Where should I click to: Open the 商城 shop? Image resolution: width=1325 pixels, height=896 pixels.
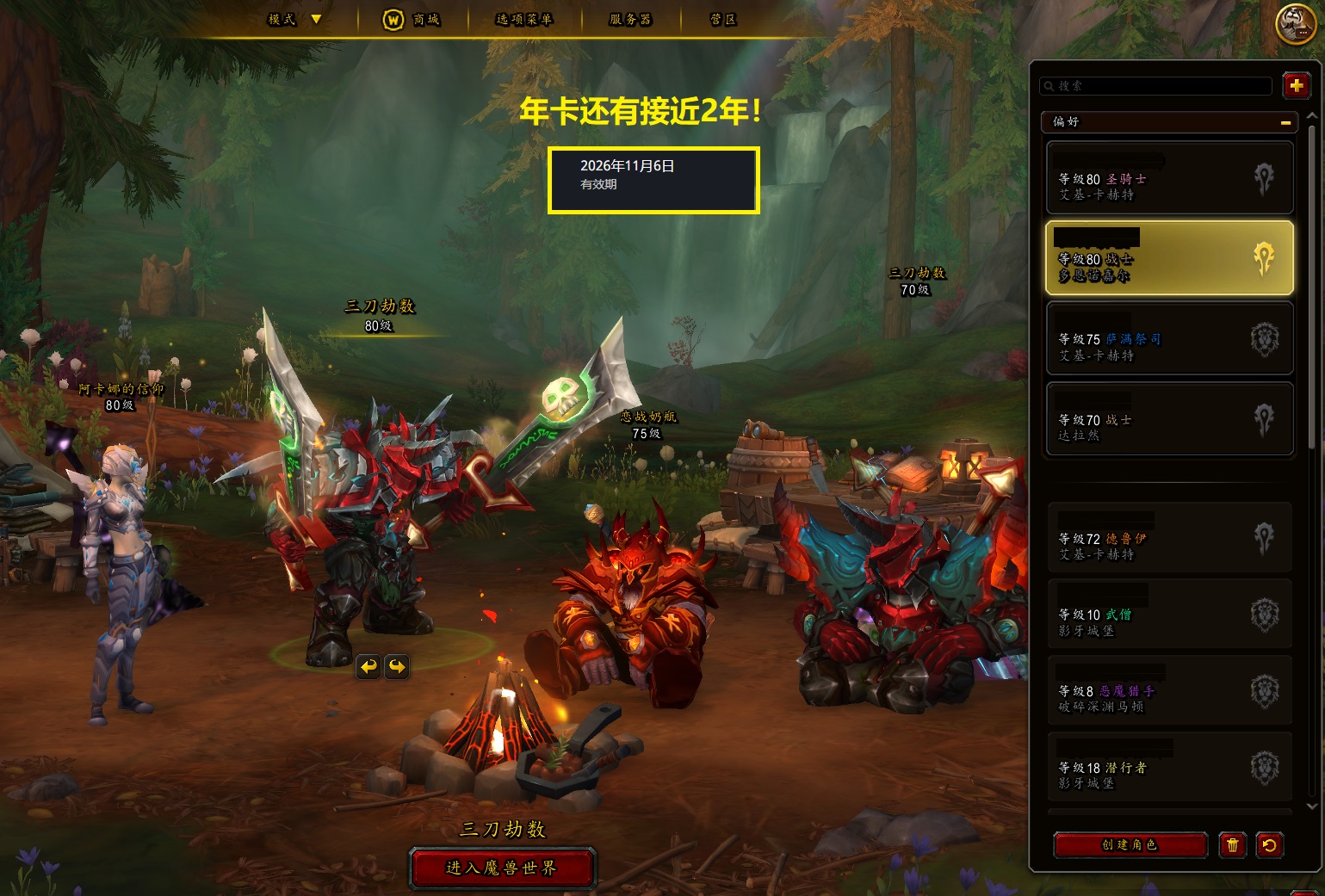(x=412, y=20)
